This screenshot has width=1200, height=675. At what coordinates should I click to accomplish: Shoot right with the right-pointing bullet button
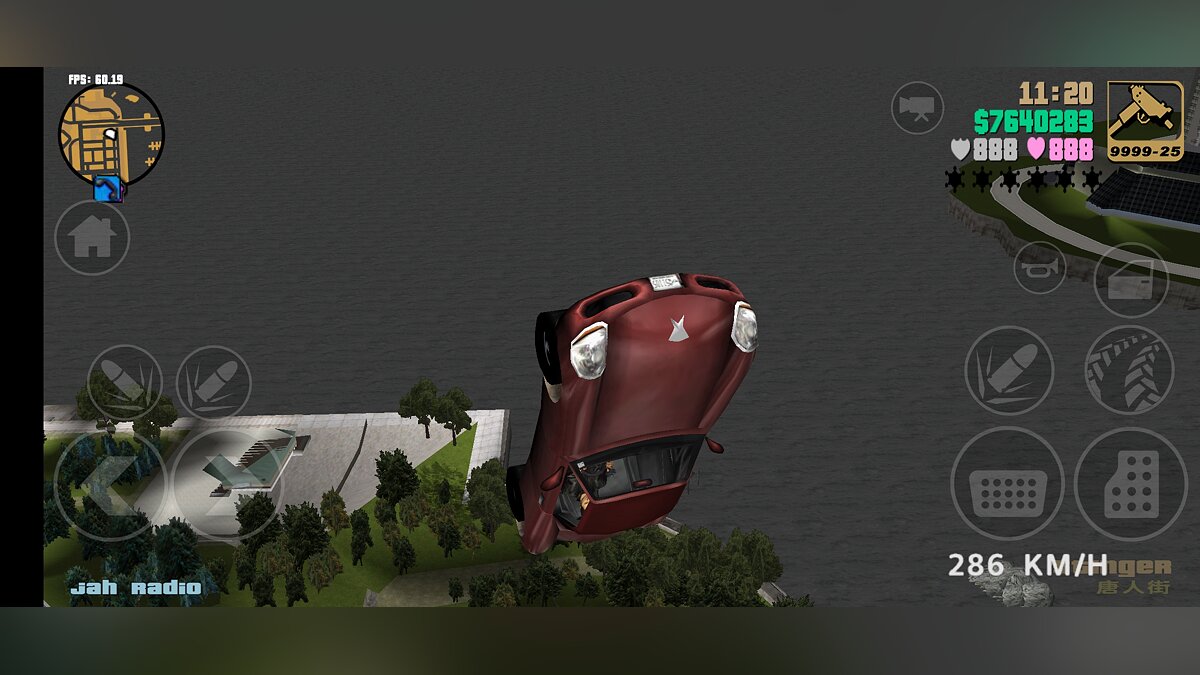(x=213, y=383)
